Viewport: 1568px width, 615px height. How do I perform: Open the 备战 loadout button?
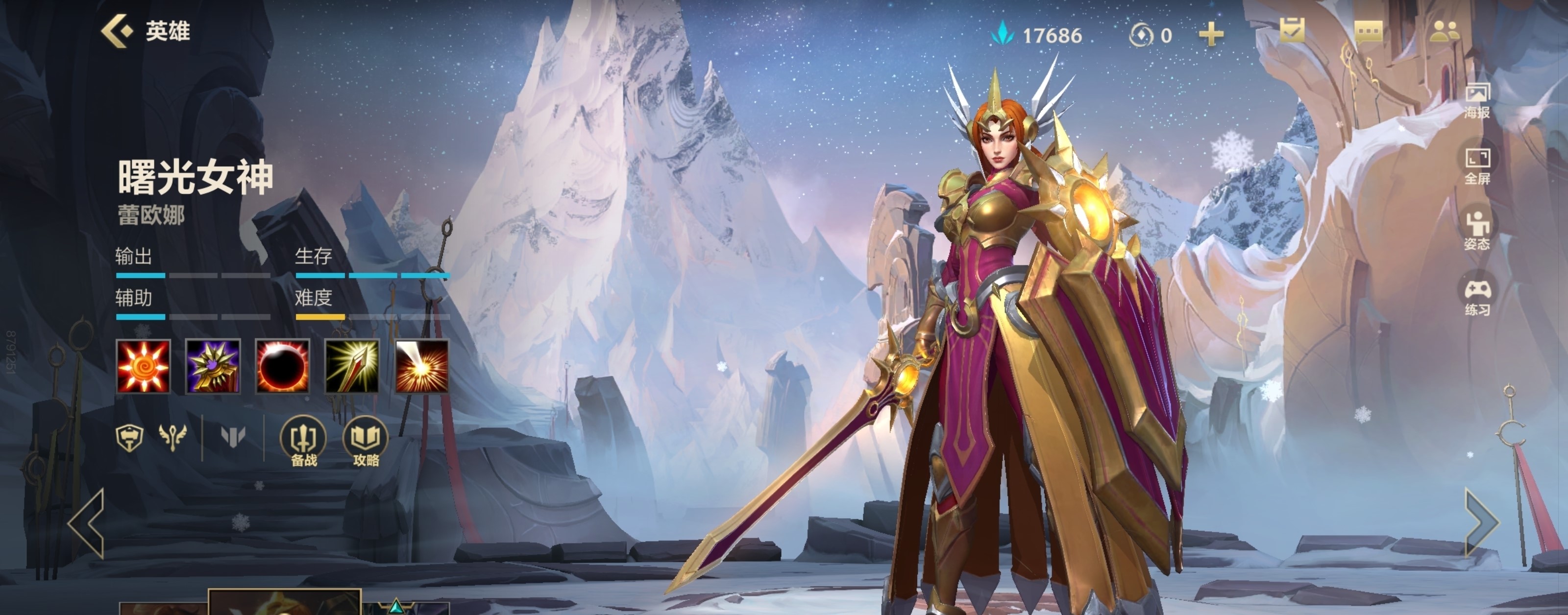point(303,441)
